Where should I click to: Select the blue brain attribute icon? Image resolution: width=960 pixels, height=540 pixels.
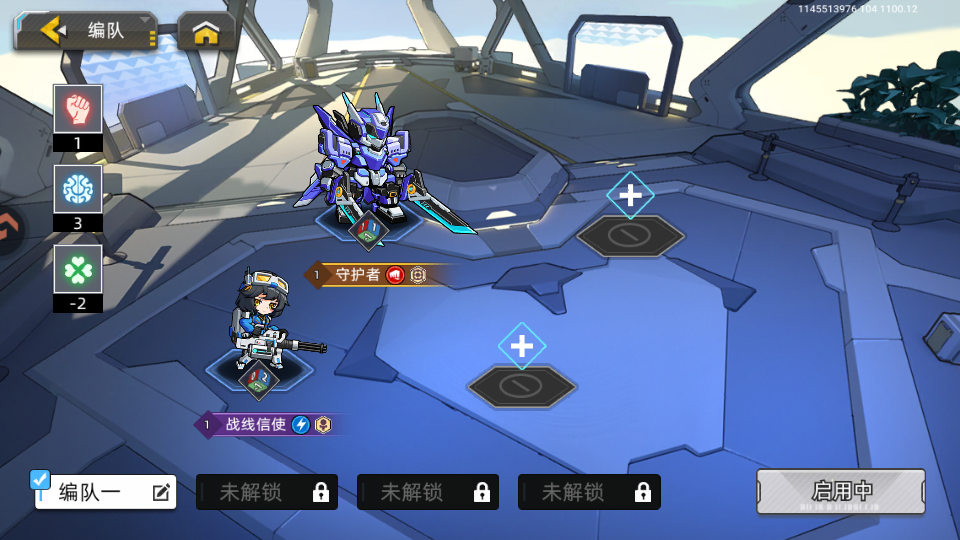(78, 188)
